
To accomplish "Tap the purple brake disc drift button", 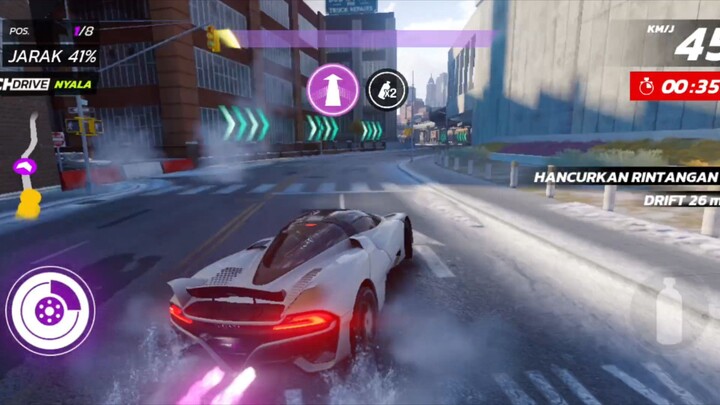I will (x=50, y=311).
